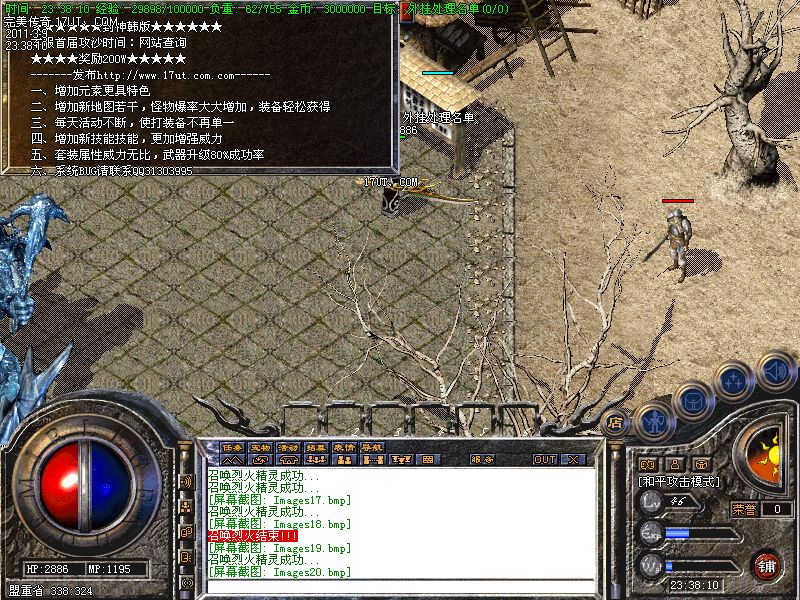Screen dimensions: 800x600
Task: Click the 招募 recruit button
Action: (316, 447)
